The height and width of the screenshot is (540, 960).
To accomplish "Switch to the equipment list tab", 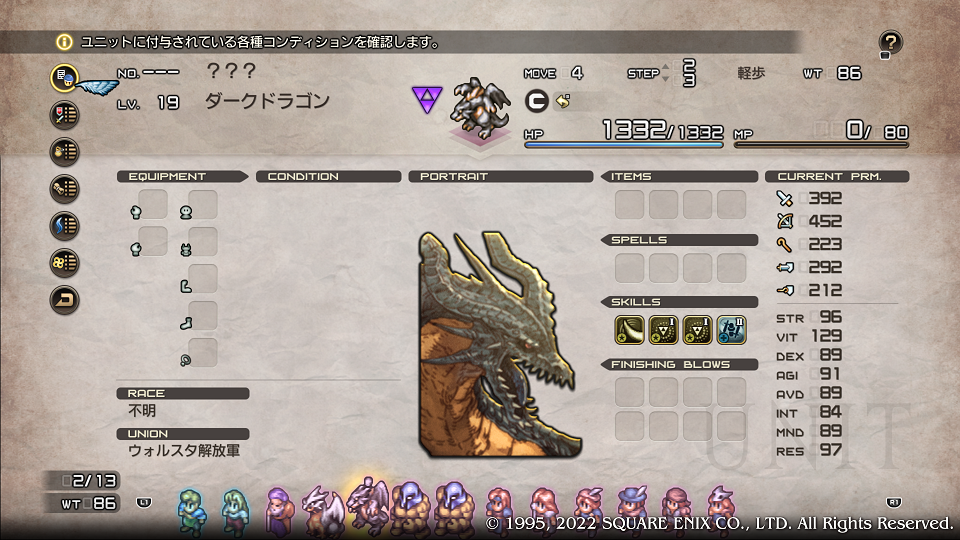I will coord(65,114).
